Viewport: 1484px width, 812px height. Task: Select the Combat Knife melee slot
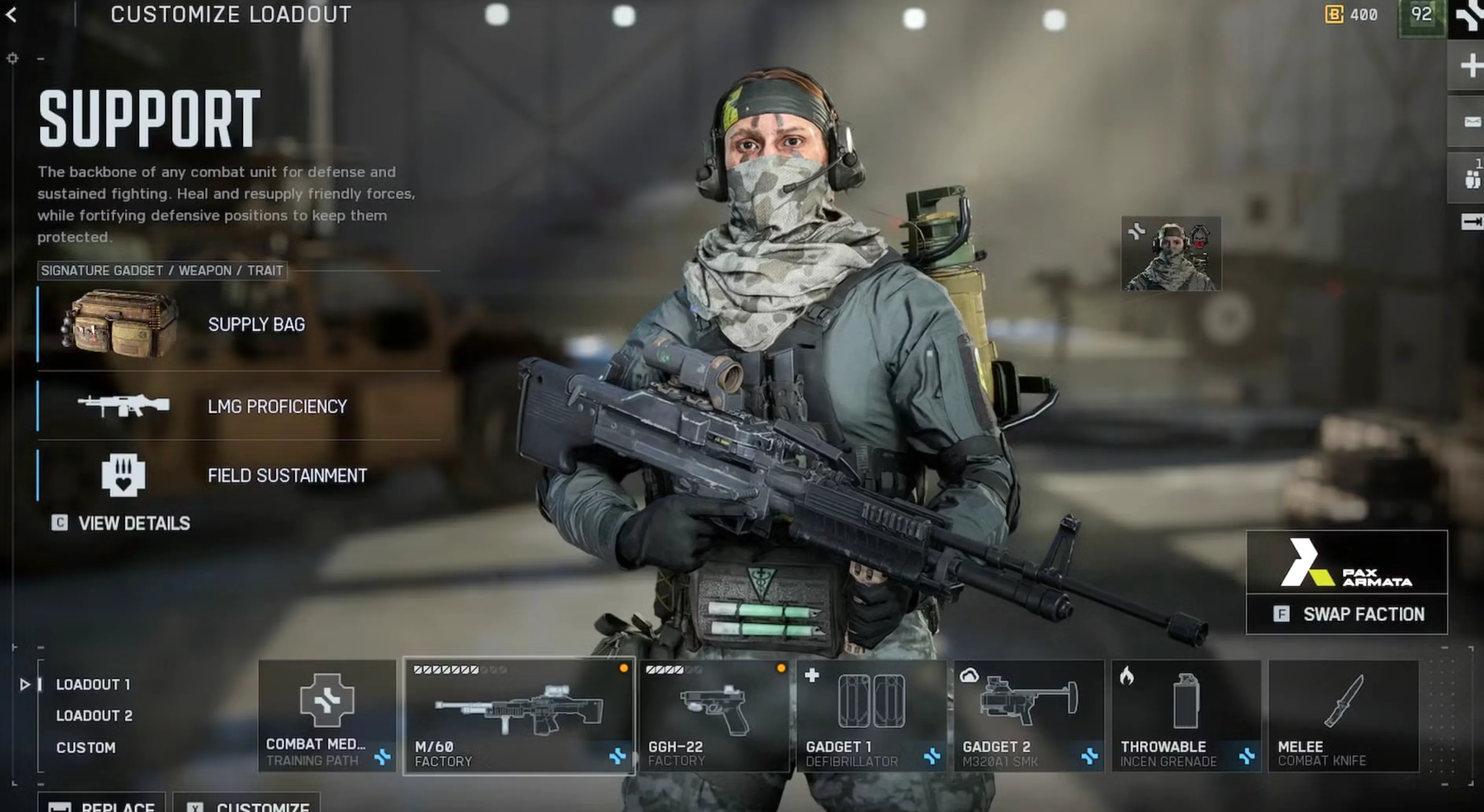click(x=1342, y=716)
